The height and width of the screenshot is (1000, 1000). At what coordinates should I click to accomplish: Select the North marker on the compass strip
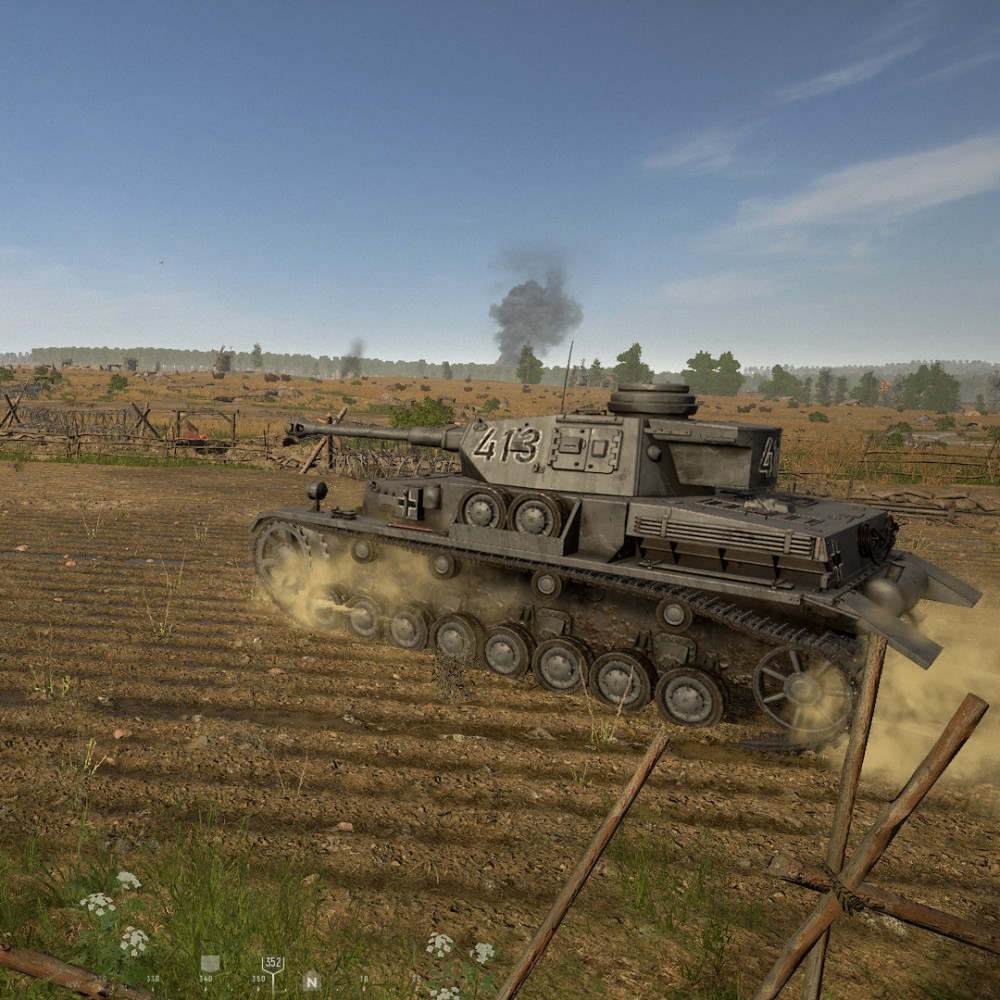coord(311,980)
